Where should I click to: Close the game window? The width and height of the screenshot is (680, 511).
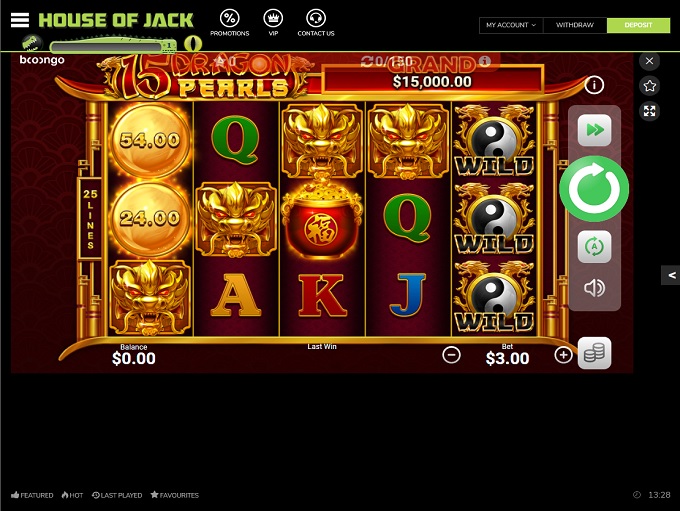(650, 61)
